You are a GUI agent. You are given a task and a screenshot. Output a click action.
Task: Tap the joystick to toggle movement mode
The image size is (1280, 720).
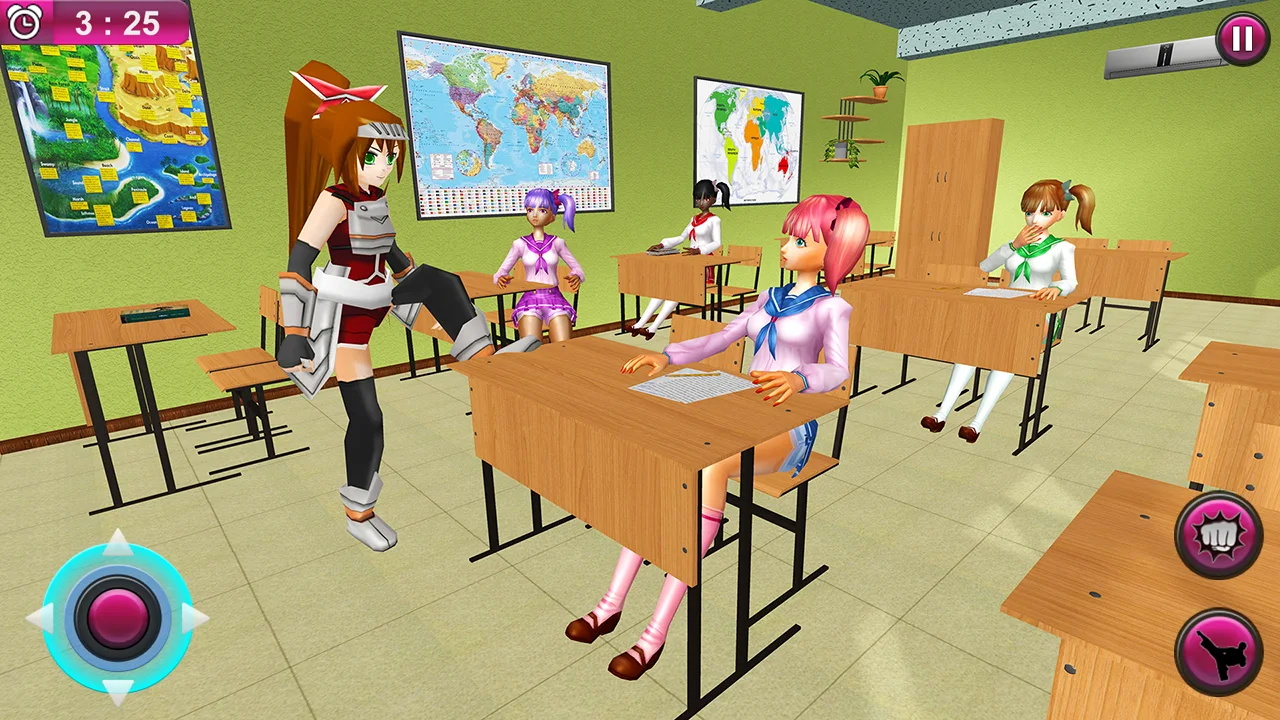pos(118,615)
